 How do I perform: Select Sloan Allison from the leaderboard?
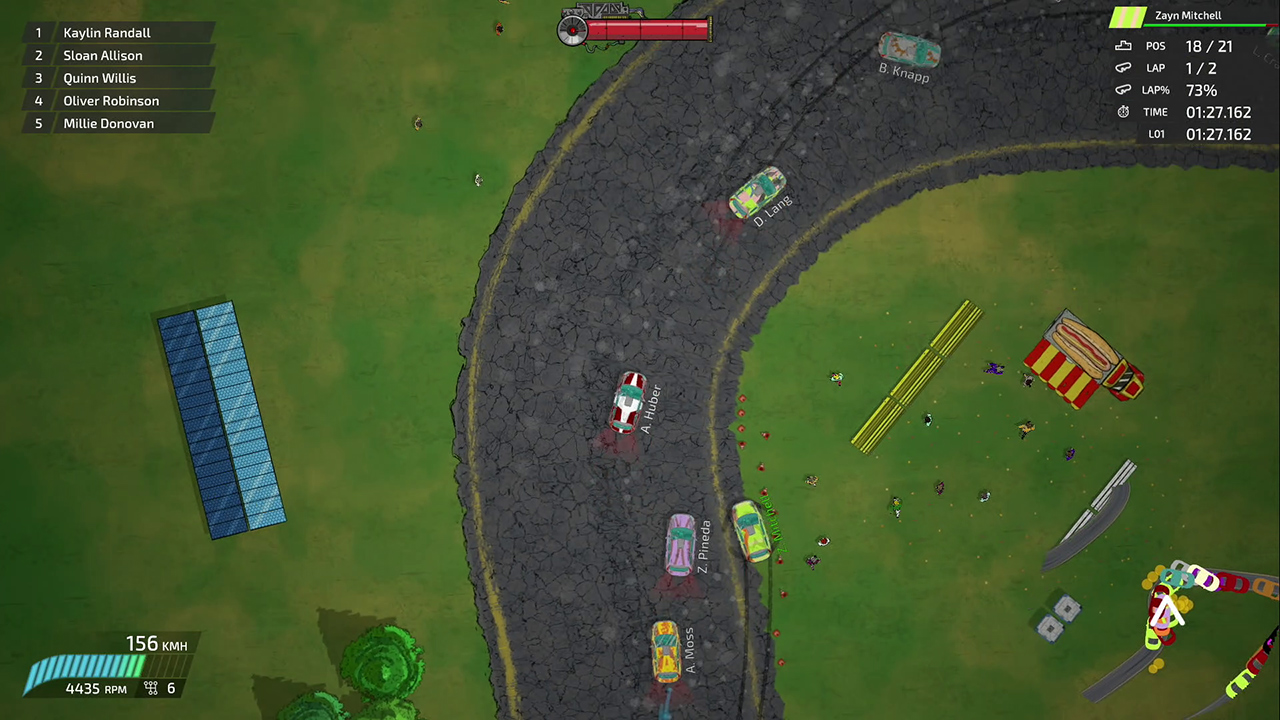click(102, 55)
